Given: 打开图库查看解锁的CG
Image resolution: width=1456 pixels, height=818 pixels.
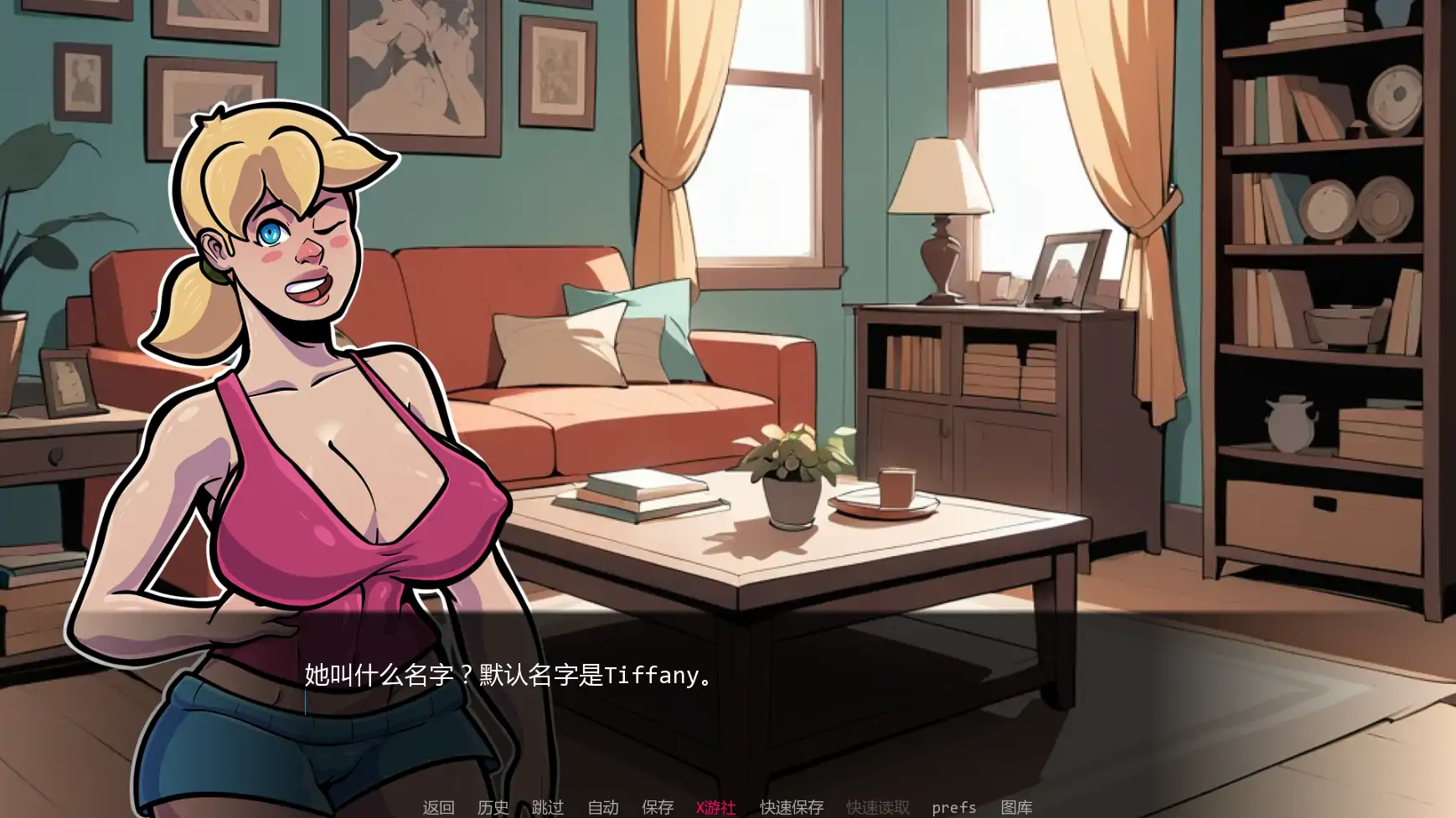Looking at the screenshot, I should pos(1018,807).
